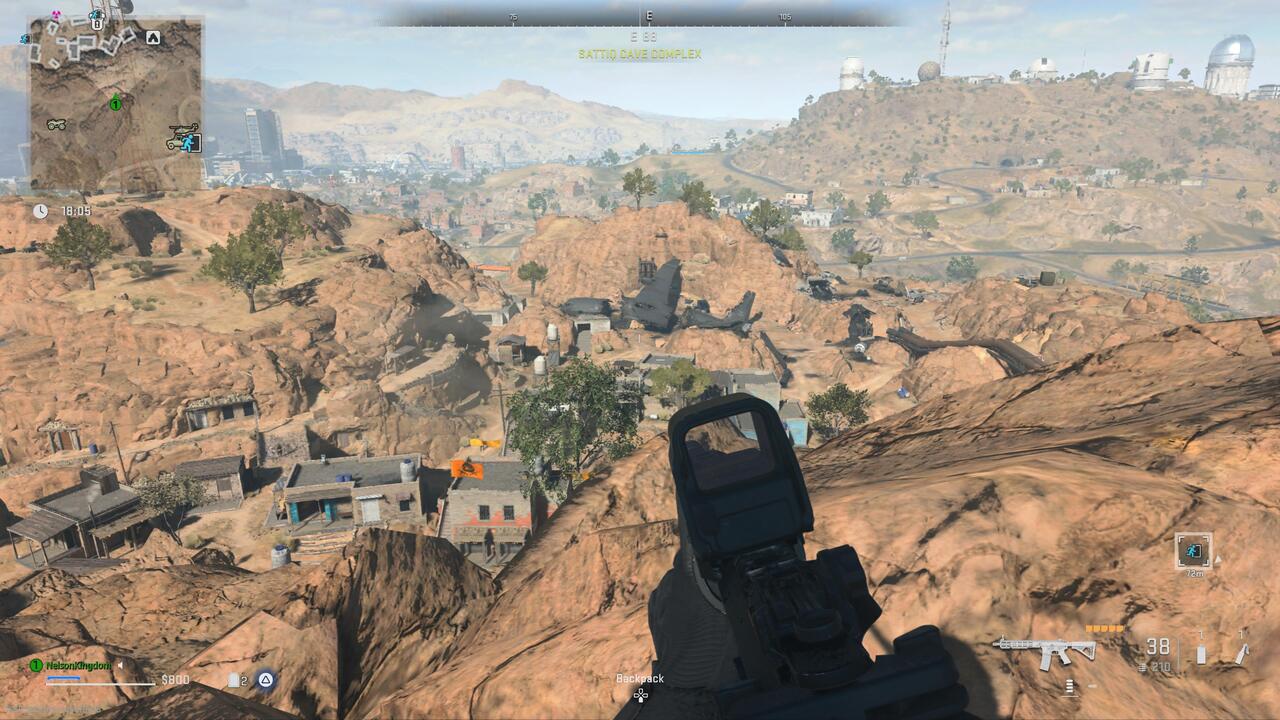Screen dimensions: 1280x720
Task: Select the ATV icon on the minimap
Action: [57, 124]
